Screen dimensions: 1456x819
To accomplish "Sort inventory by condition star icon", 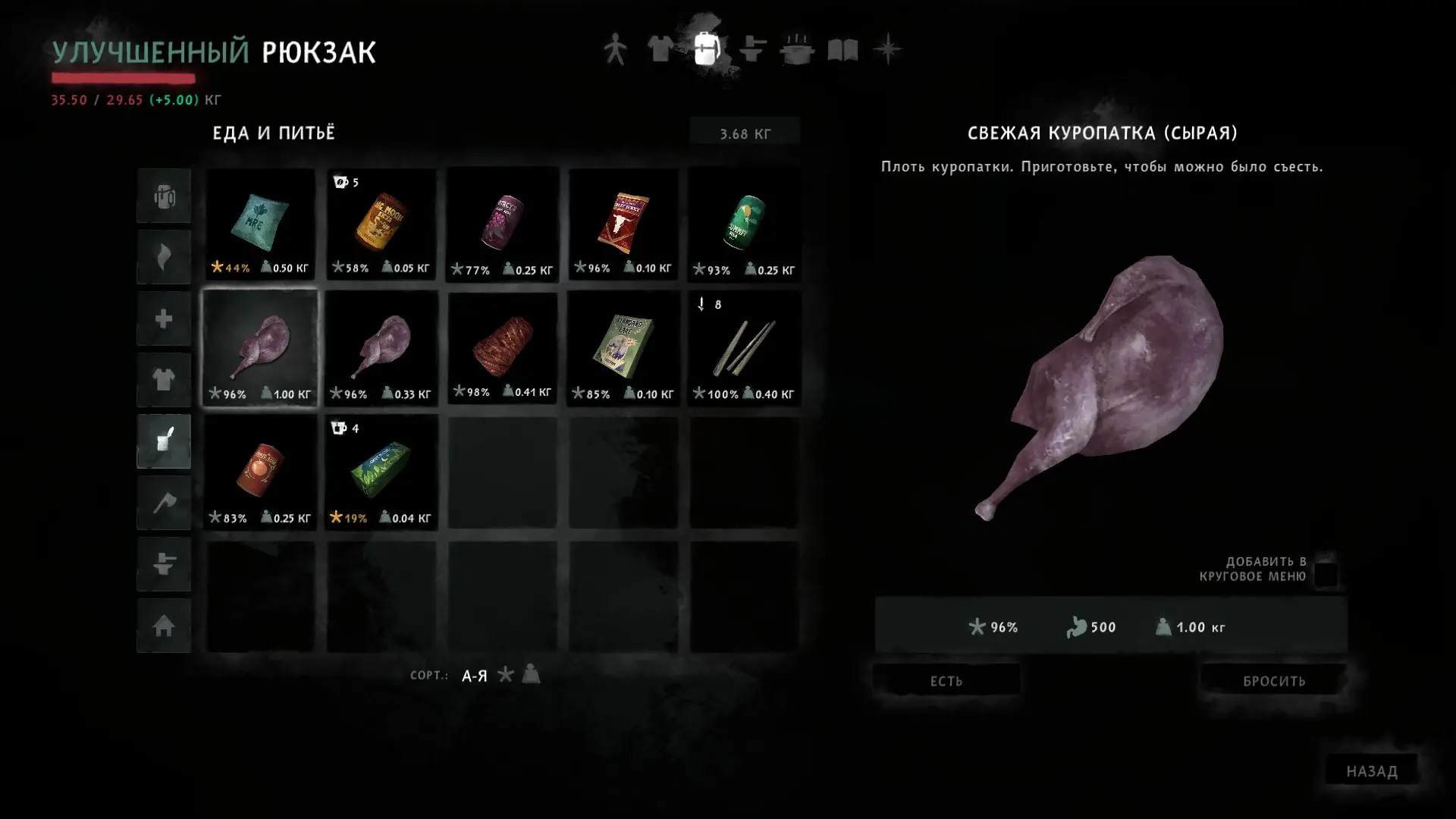I will click(506, 674).
